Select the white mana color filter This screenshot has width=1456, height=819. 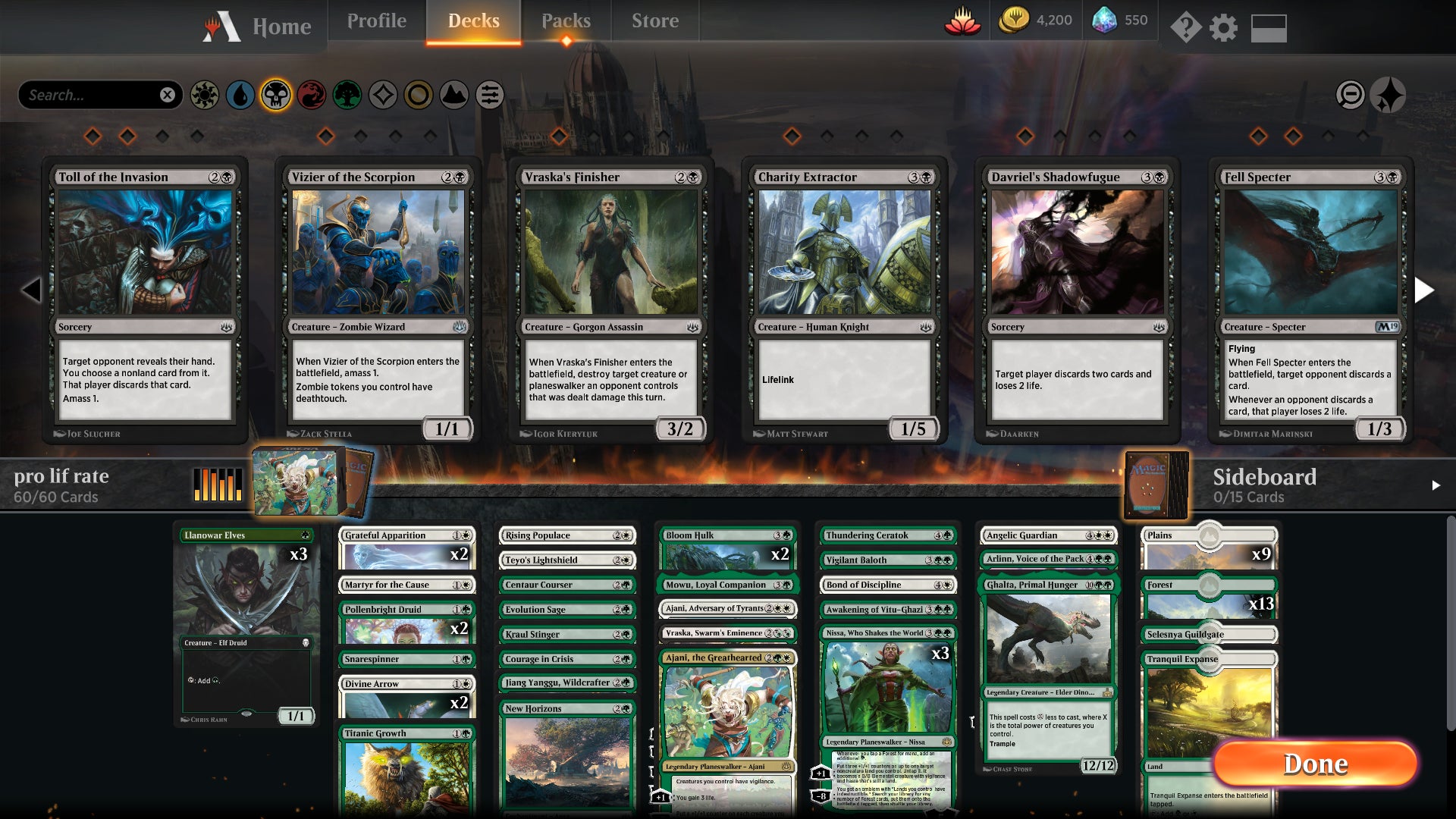coord(202,95)
